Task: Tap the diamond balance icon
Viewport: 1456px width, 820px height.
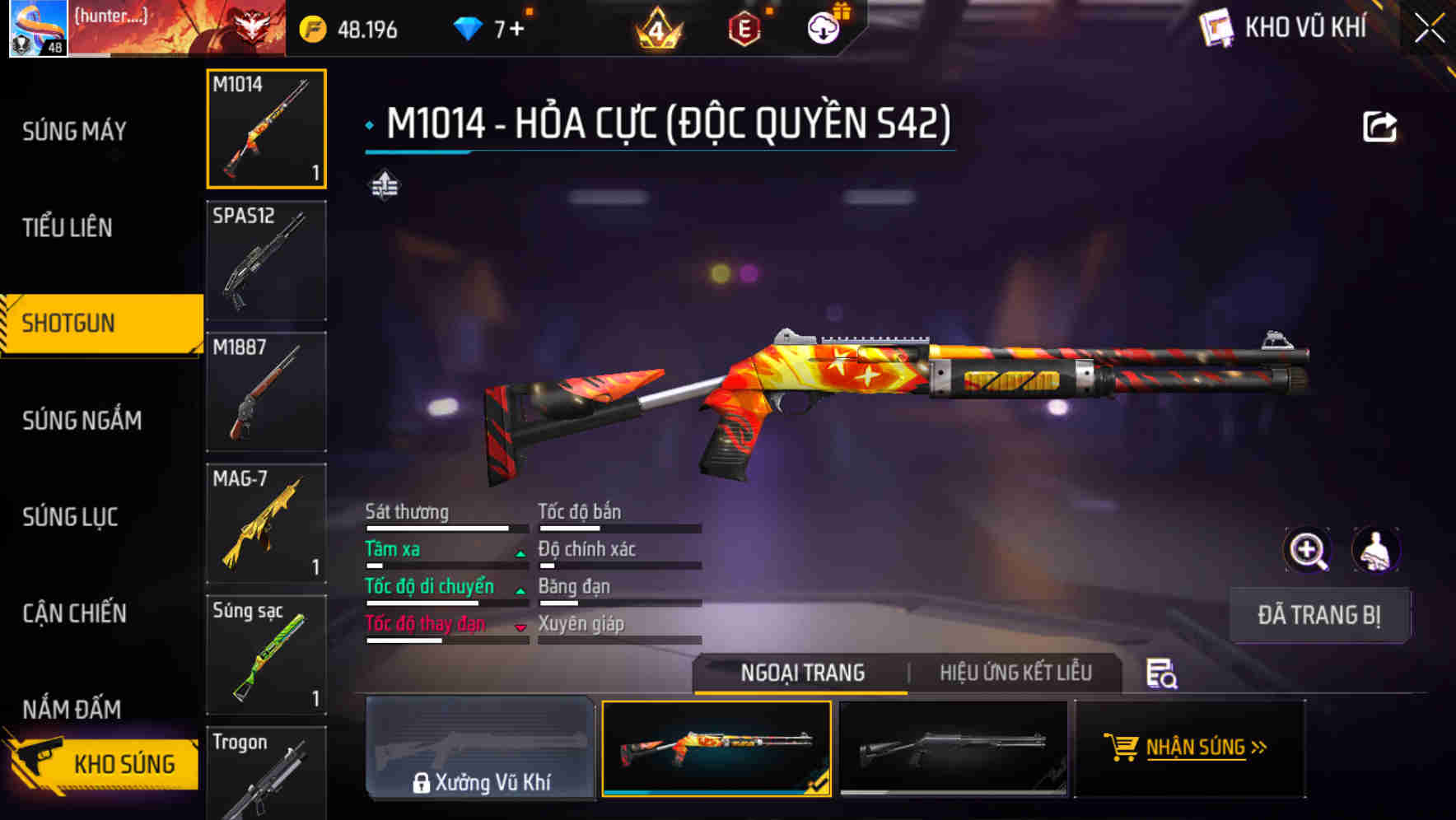Action: [x=469, y=27]
